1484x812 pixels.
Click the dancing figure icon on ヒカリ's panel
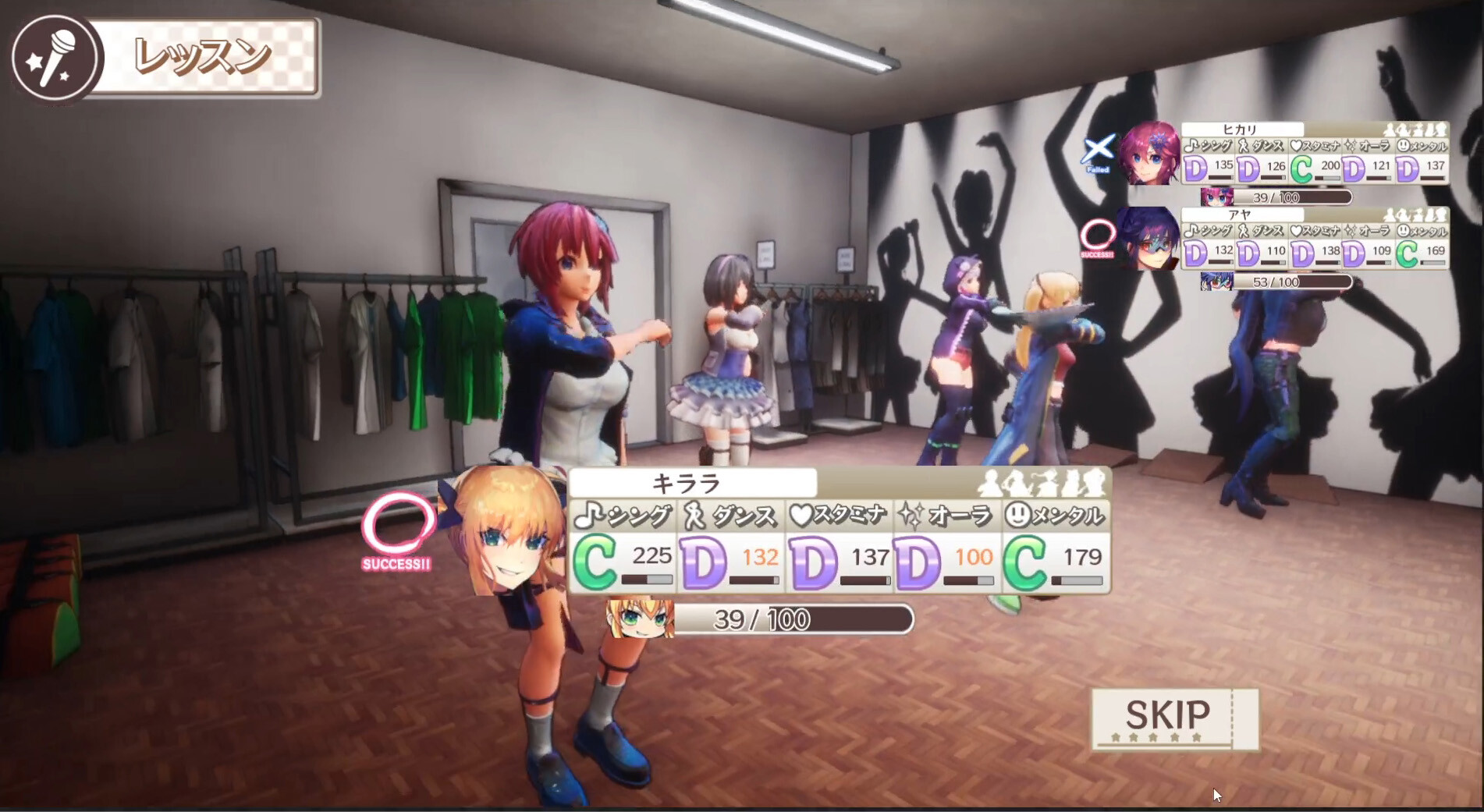click(1244, 145)
